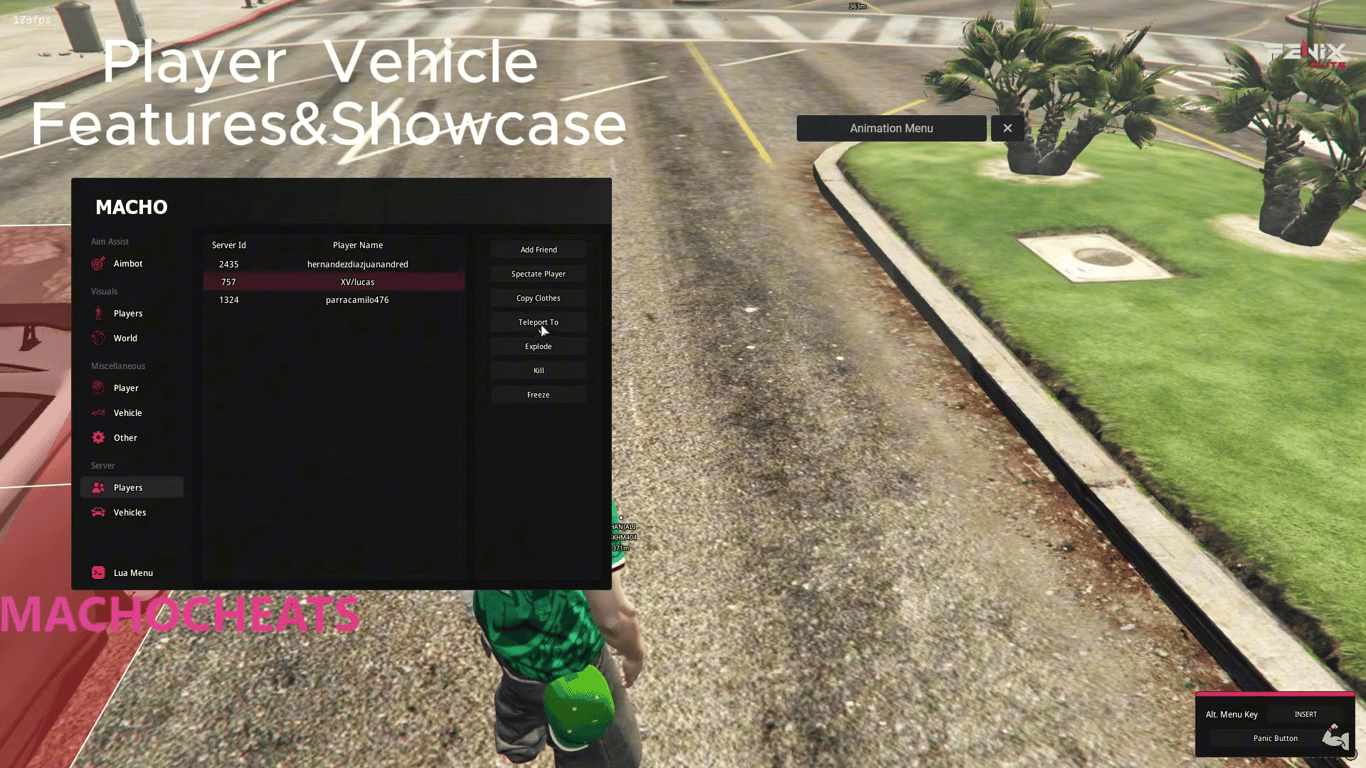
Task: Click the Player icon under Miscellaneous
Action: point(98,388)
